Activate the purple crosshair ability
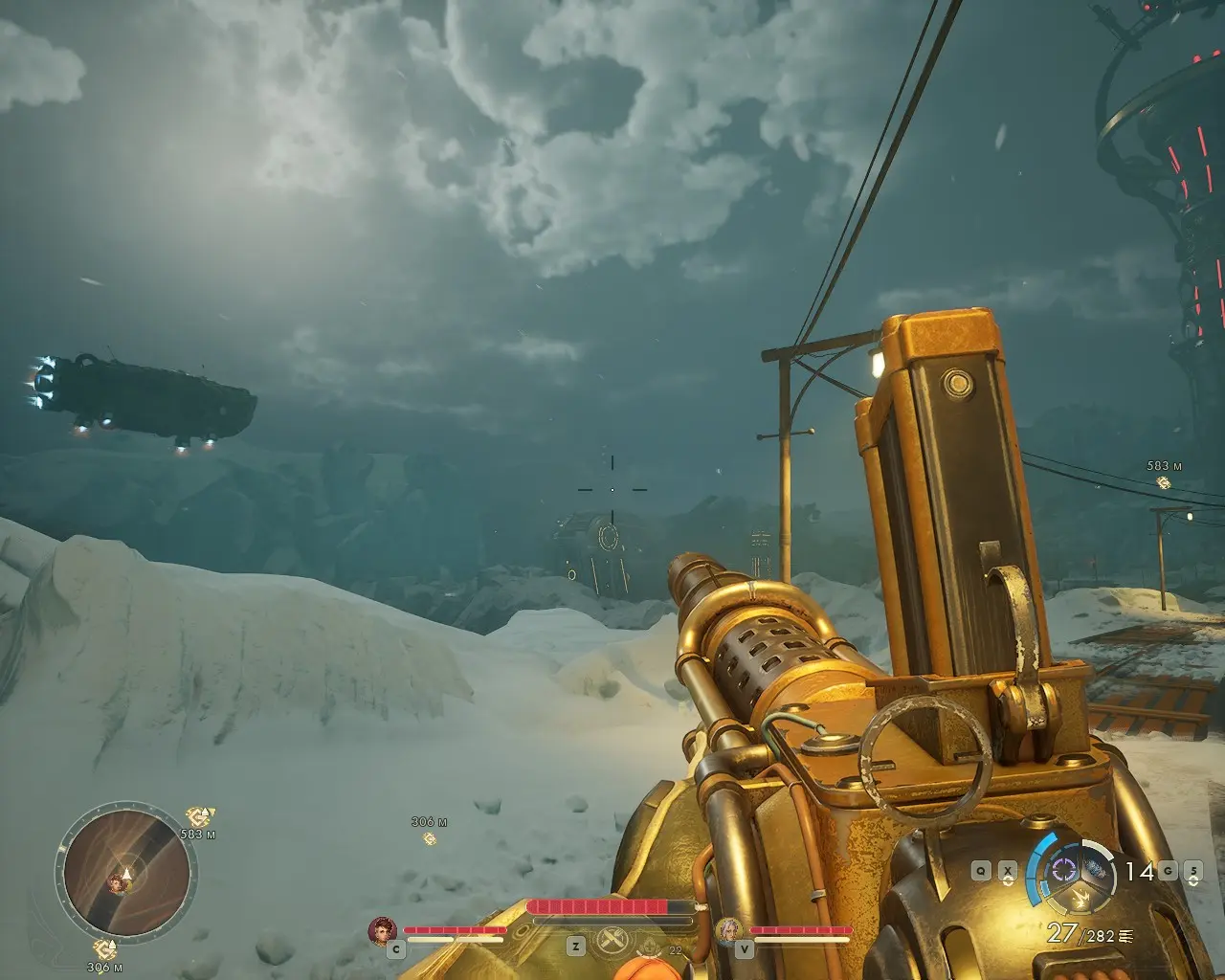 tap(1063, 870)
